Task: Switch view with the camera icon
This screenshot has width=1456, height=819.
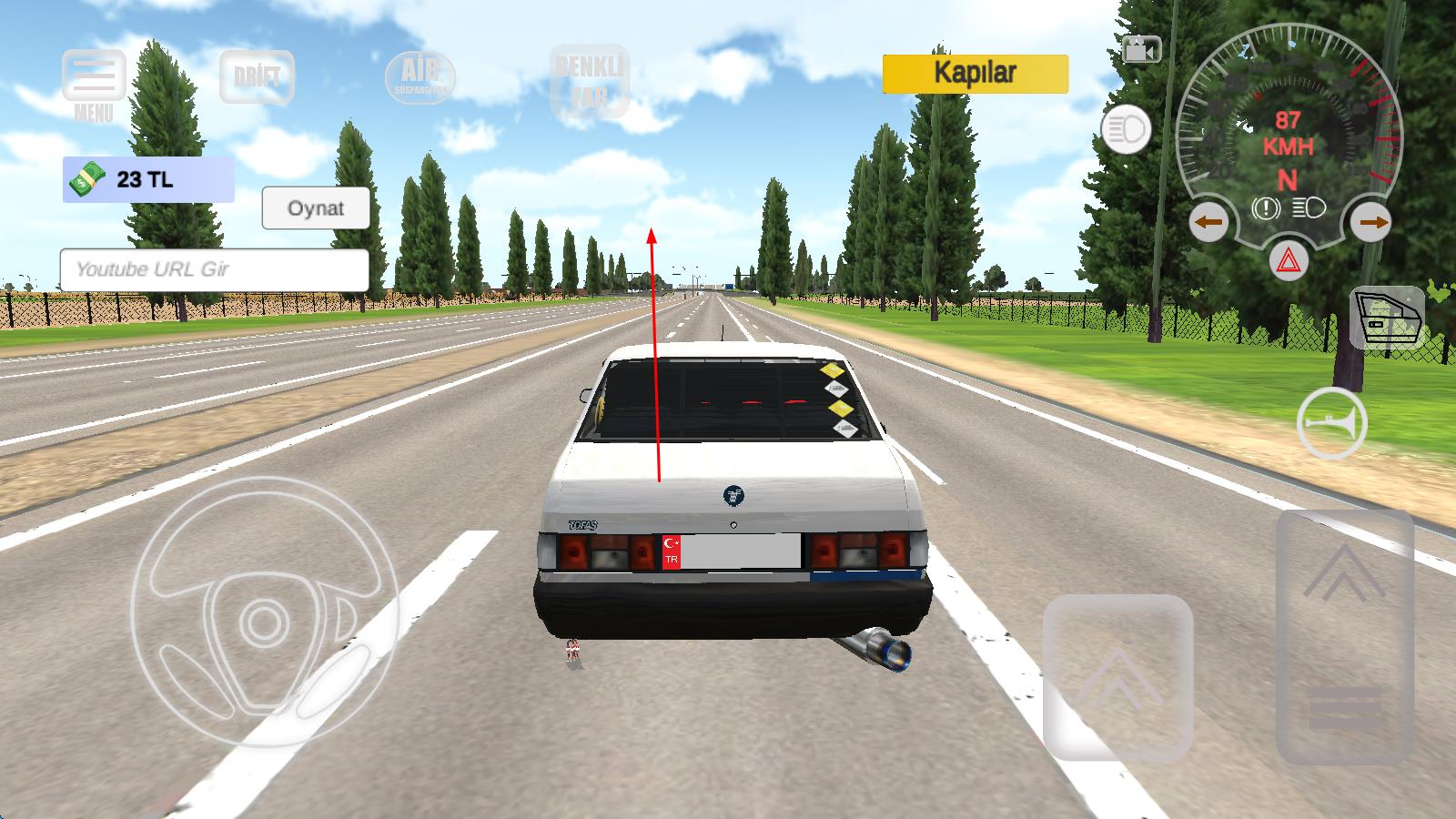Action: [x=1141, y=49]
